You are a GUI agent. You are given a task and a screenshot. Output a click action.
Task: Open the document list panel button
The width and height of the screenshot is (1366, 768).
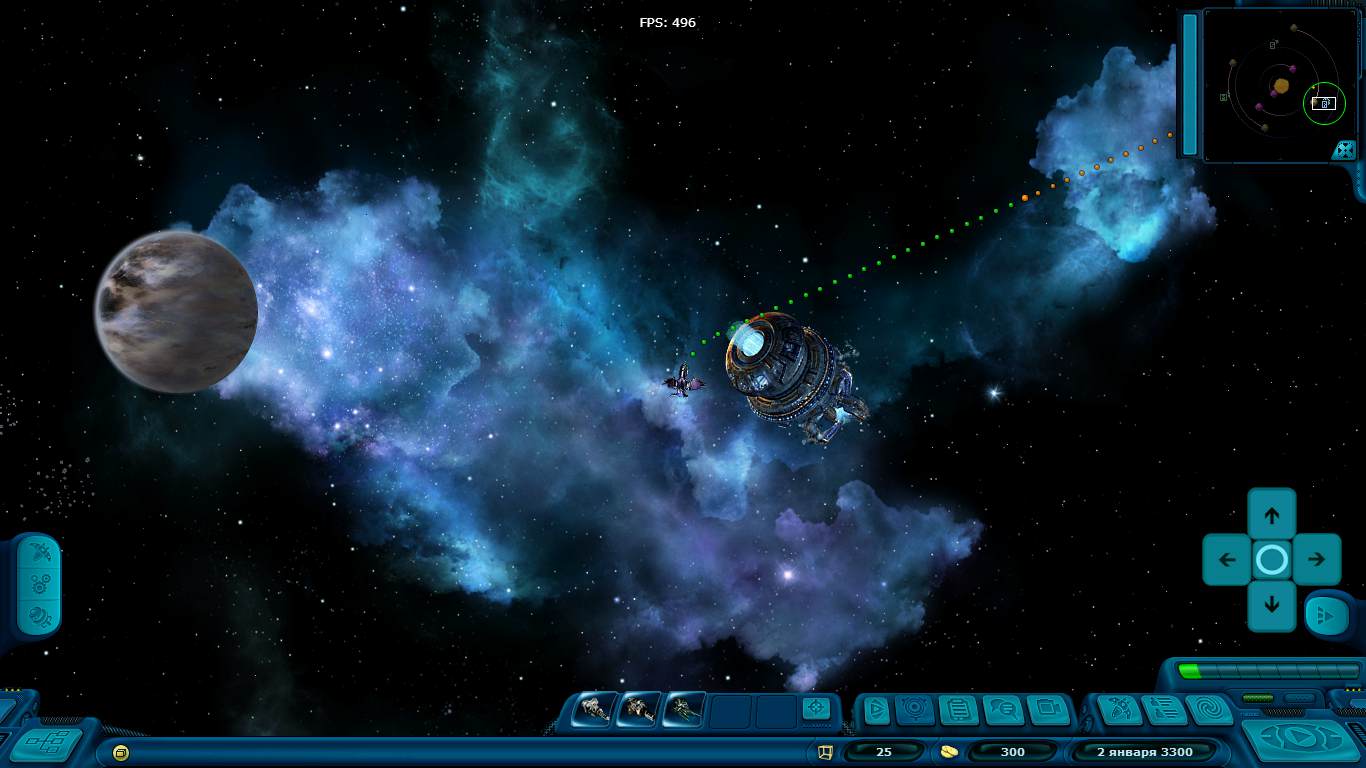pos(958,710)
